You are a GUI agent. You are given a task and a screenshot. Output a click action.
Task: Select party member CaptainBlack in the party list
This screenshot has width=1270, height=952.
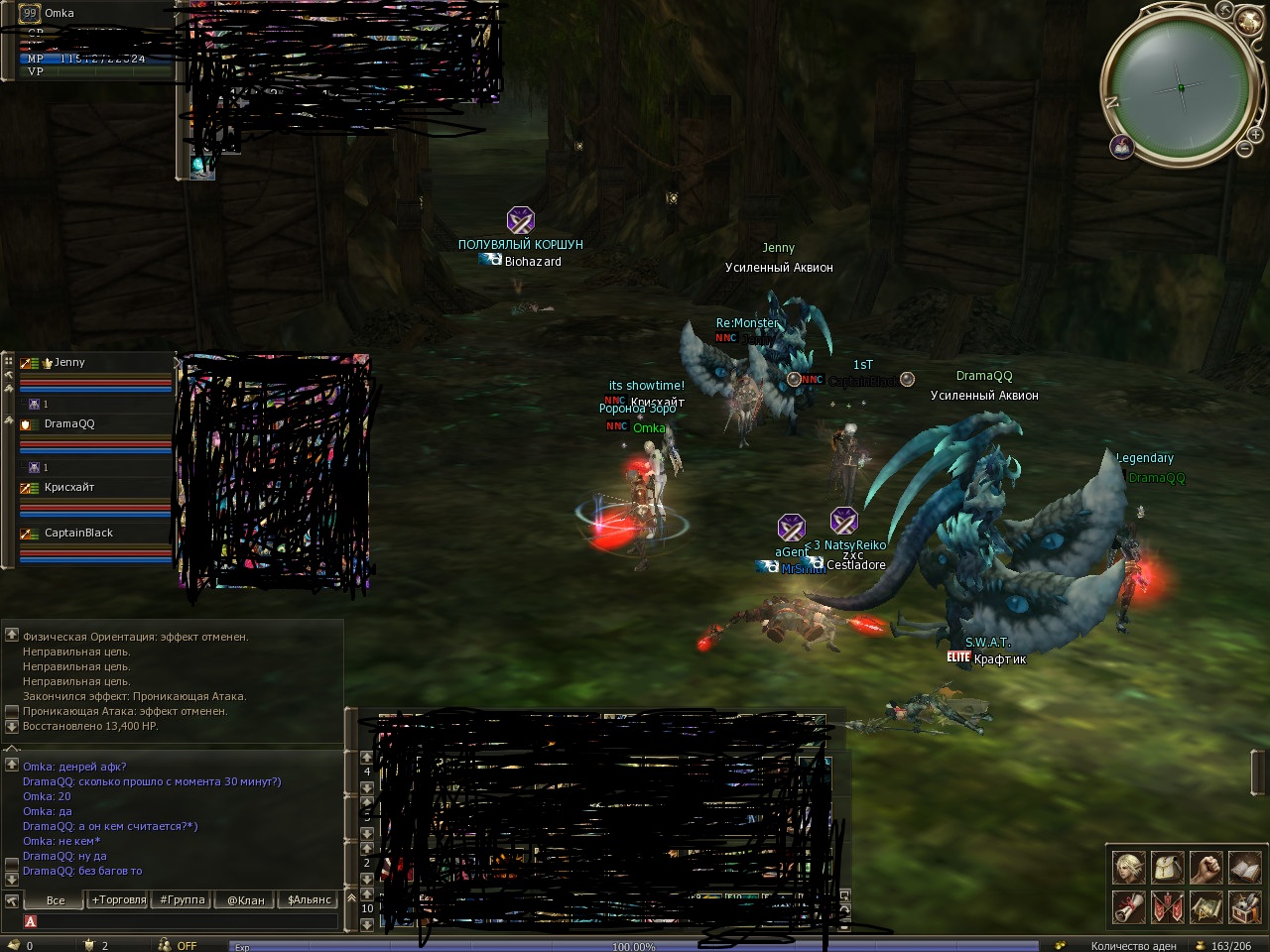[79, 534]
